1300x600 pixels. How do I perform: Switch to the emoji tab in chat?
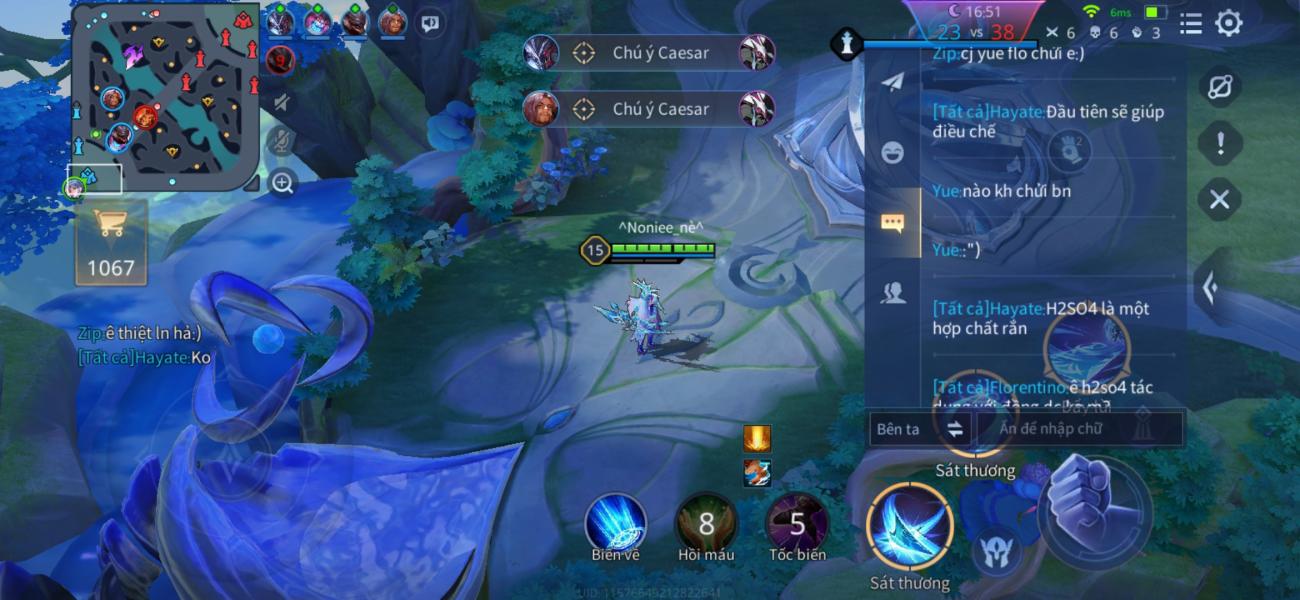892,152
